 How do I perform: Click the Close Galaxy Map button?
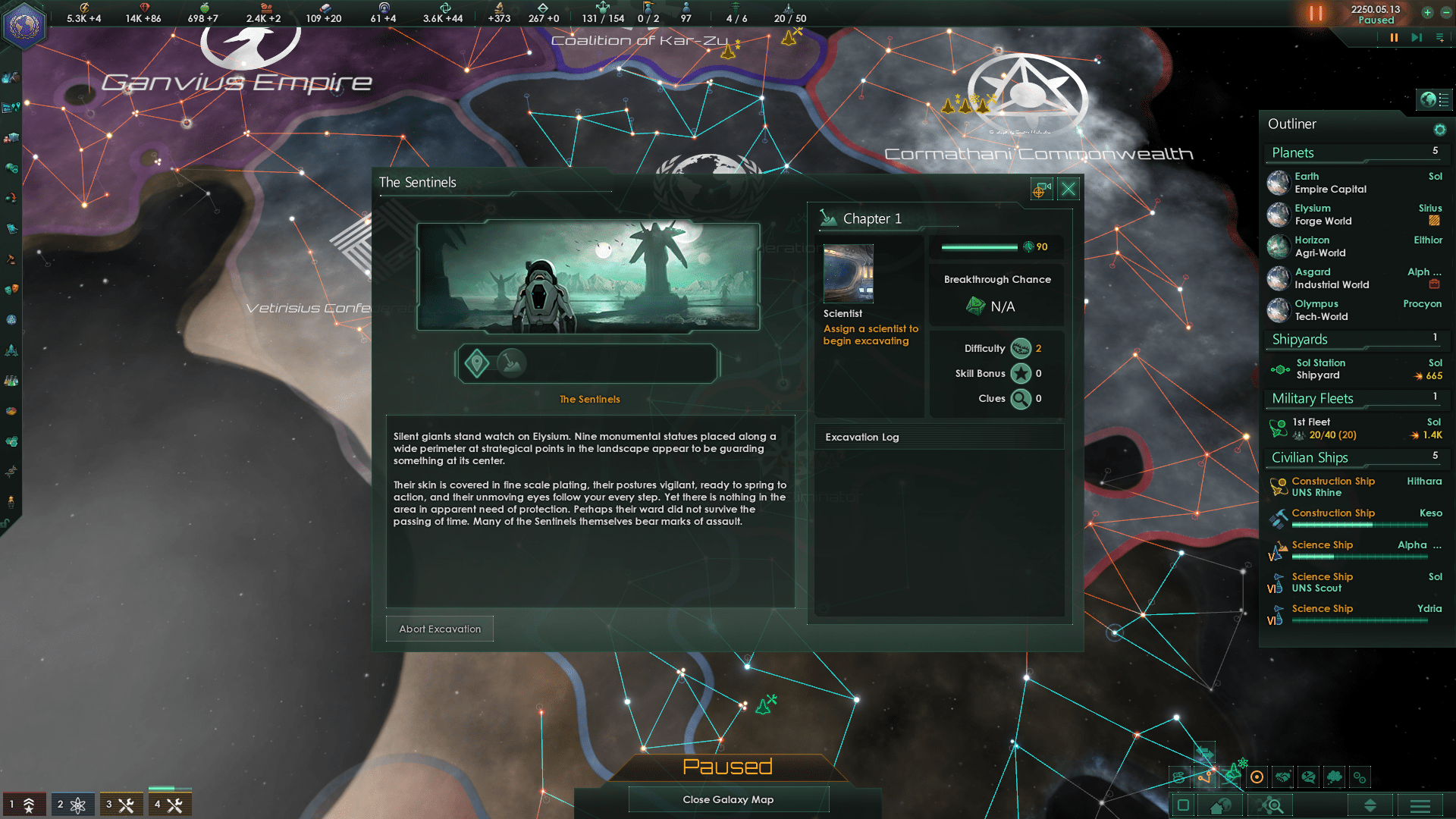[x=728, y=799]
